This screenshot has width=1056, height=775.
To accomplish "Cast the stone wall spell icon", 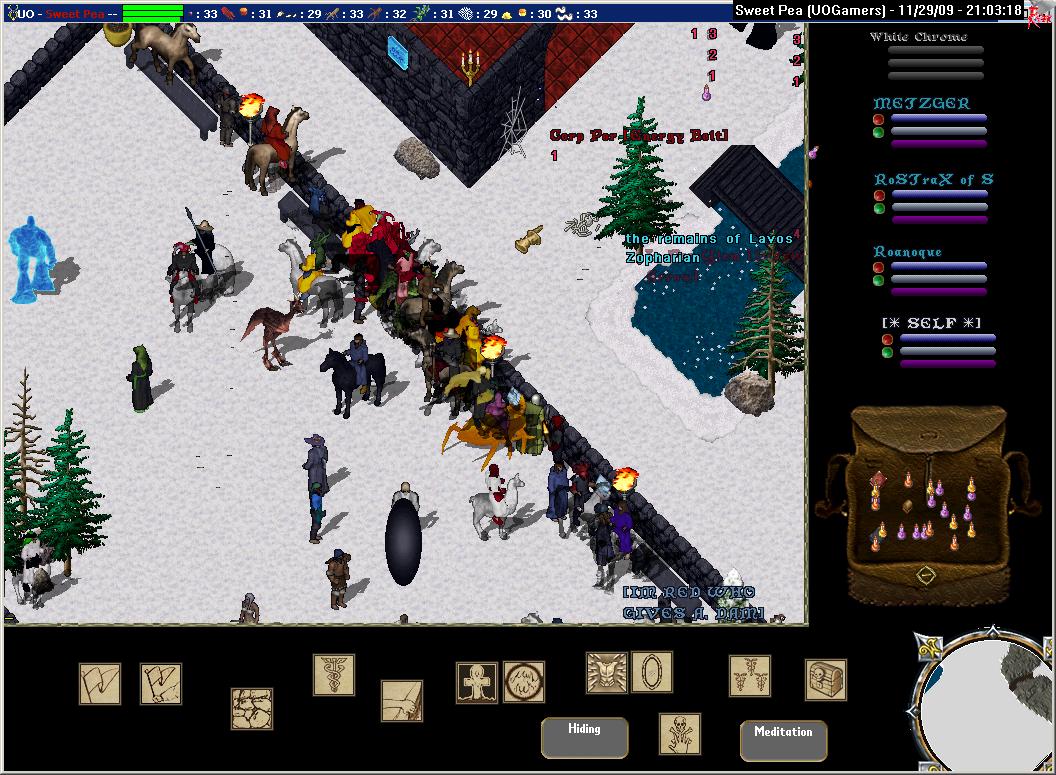I will point(252,708).
